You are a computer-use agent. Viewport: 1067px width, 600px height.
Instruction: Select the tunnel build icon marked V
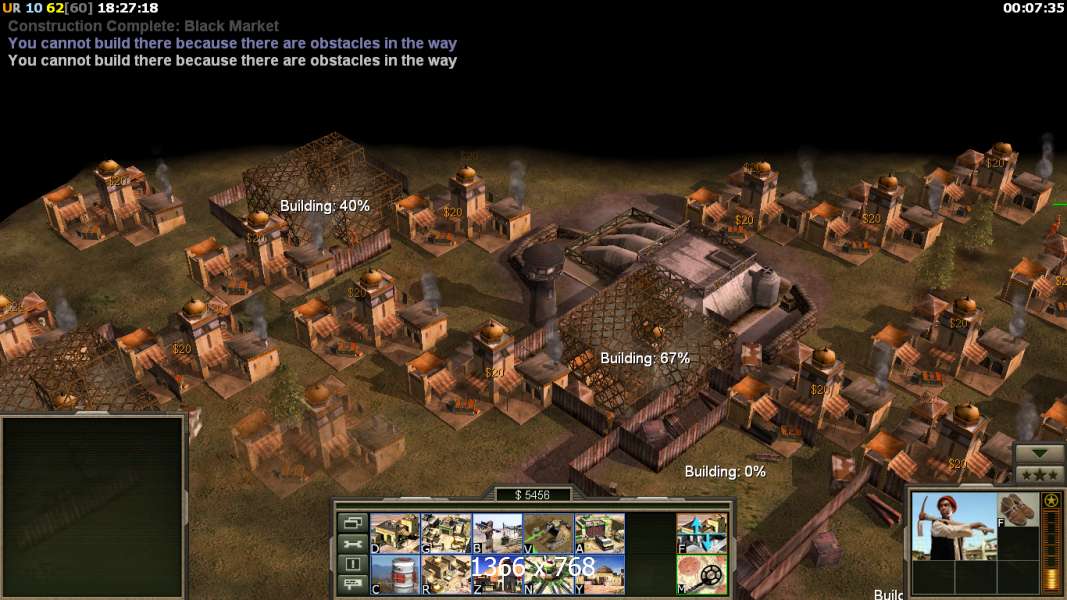coord(548,533)
